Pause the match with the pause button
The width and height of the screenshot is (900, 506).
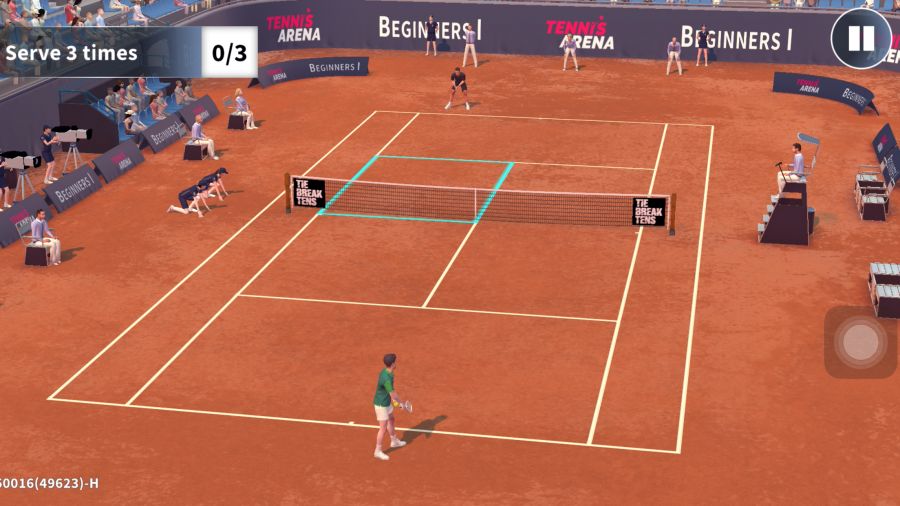860,39
